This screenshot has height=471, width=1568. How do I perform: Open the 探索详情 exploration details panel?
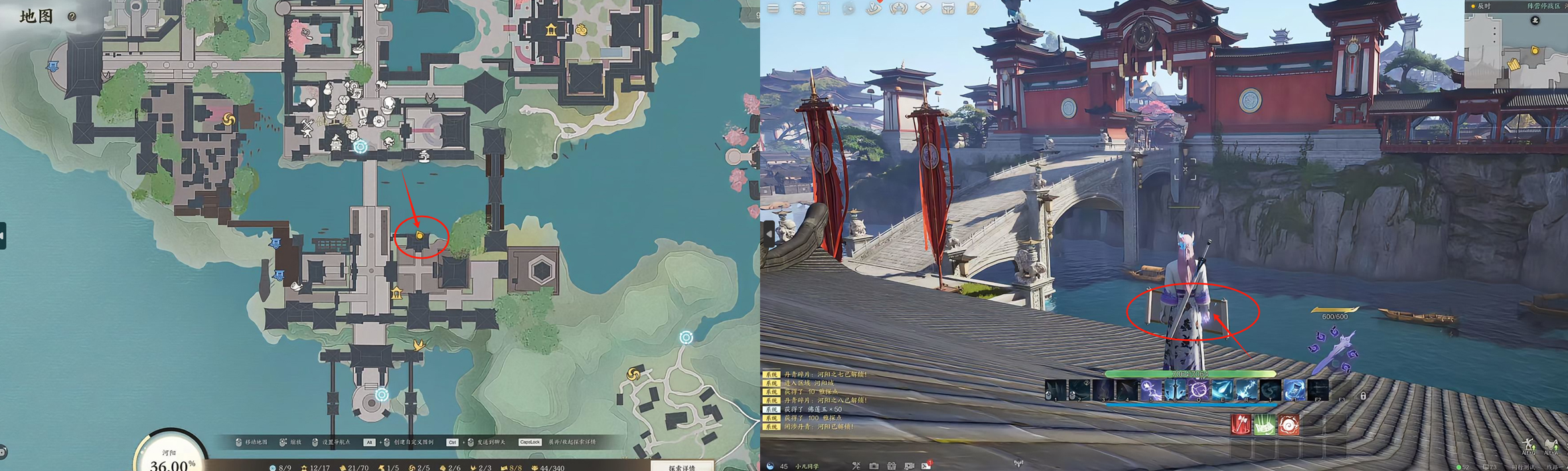(682, 467)
